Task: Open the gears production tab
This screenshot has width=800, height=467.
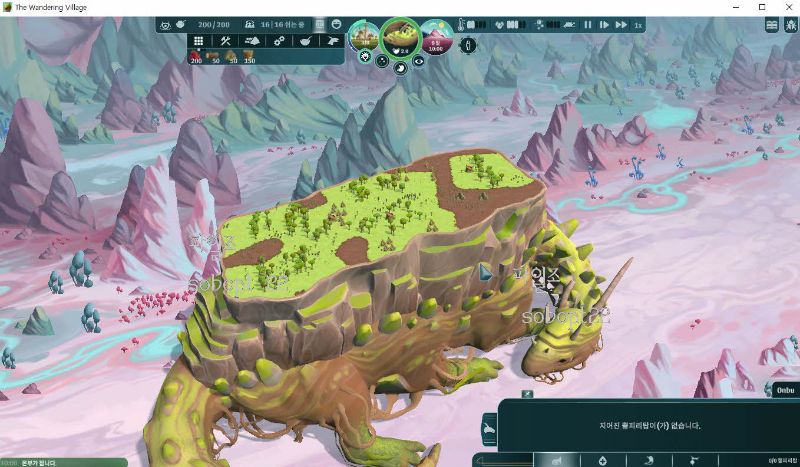Action: [281, 41]
